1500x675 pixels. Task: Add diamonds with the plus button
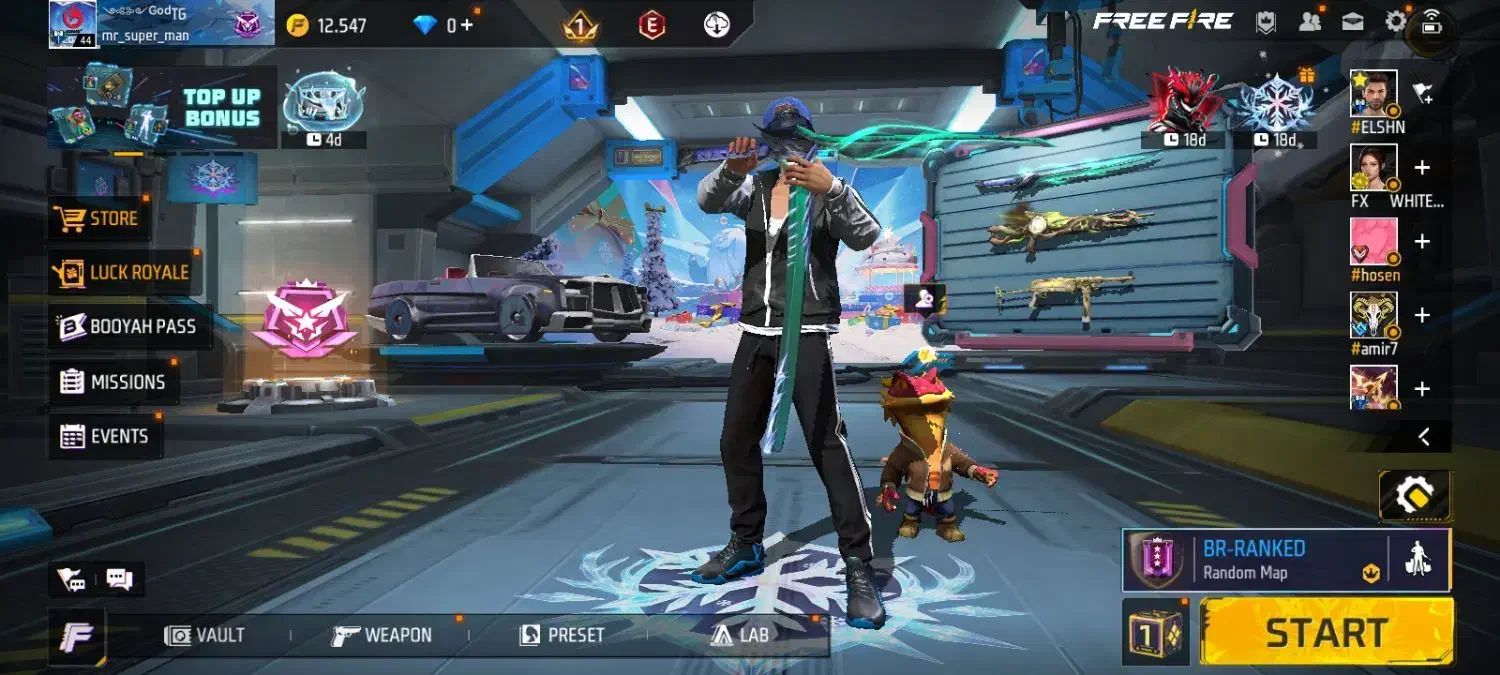point(466,25)
